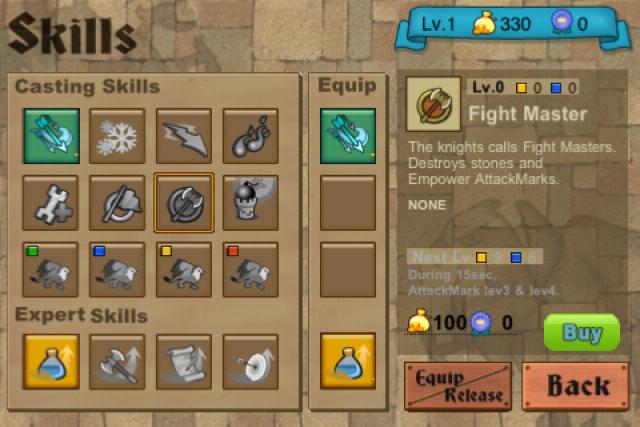
Task: Select the scroll upgrade expert skill
Action: 184,360
